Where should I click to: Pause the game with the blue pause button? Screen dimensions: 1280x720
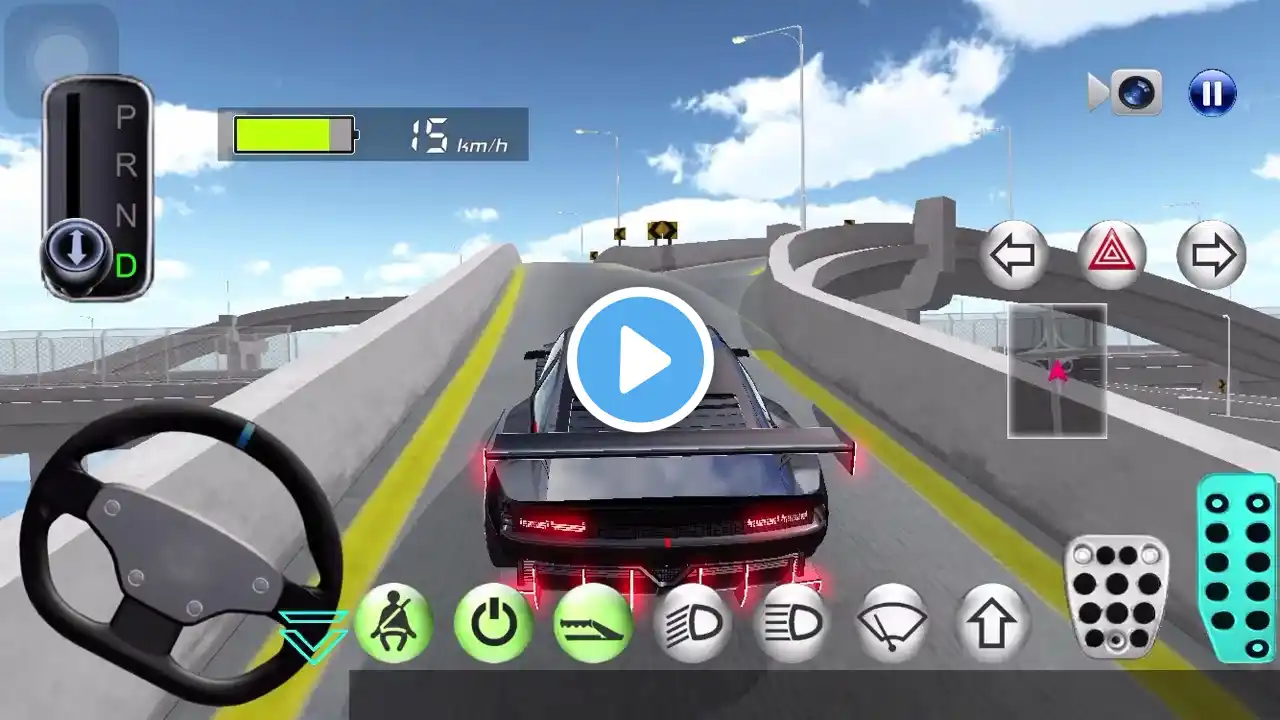point(1212,93)
